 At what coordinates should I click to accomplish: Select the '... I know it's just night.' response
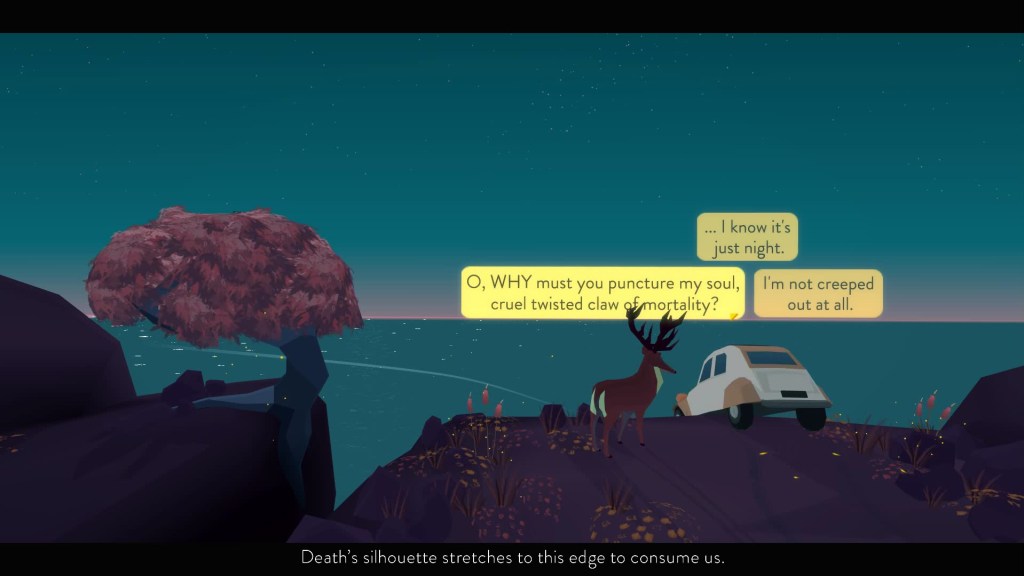[747, 237]
